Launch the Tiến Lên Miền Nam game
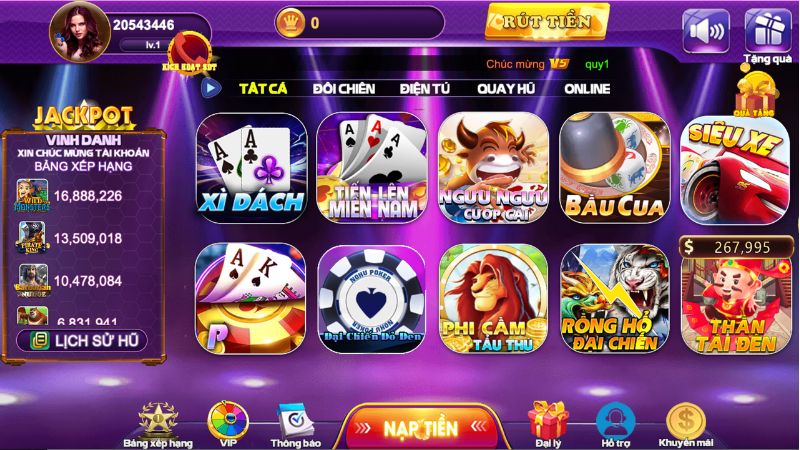 click(x=371, y=168)
